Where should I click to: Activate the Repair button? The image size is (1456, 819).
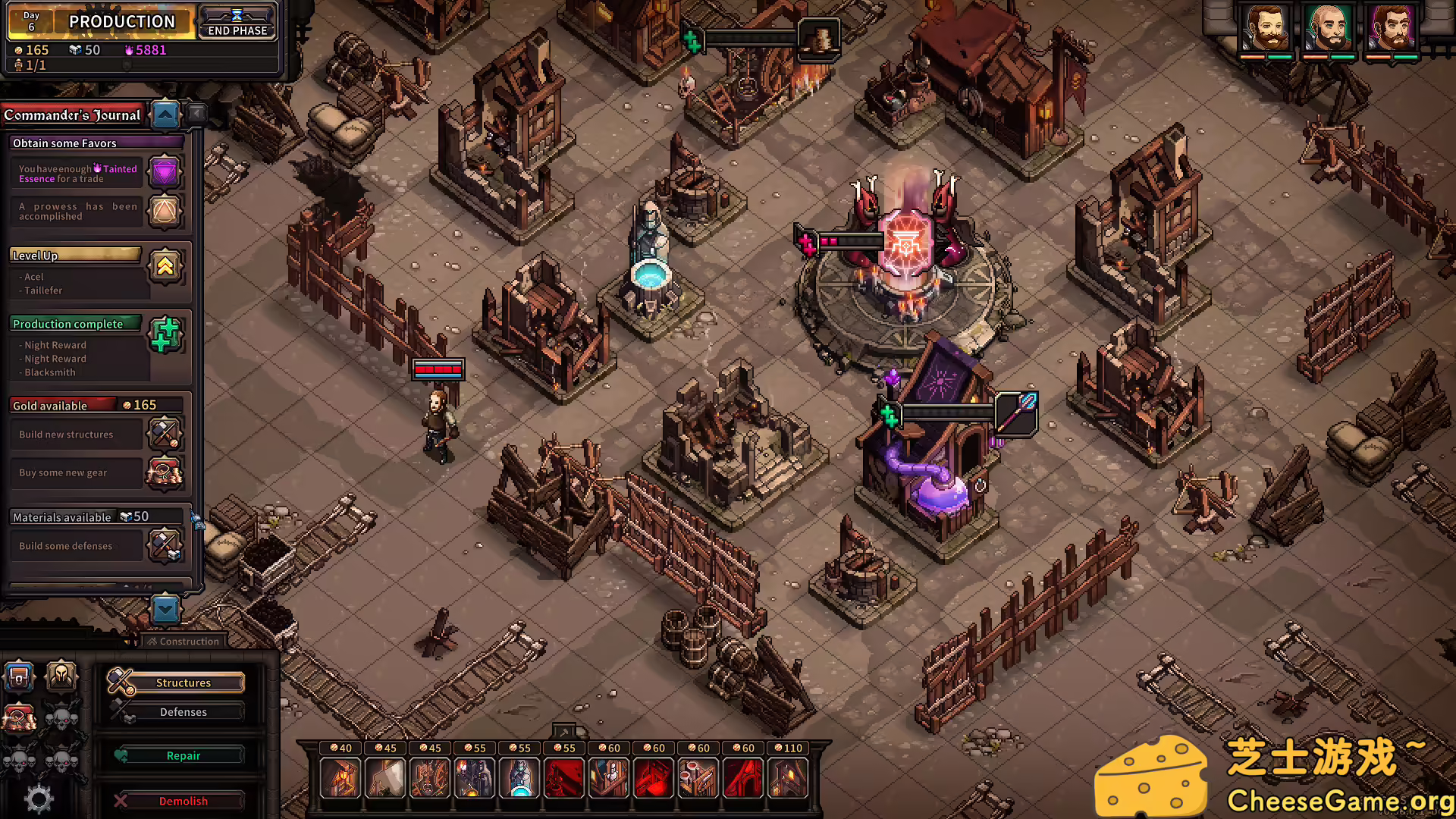point(183,756)
